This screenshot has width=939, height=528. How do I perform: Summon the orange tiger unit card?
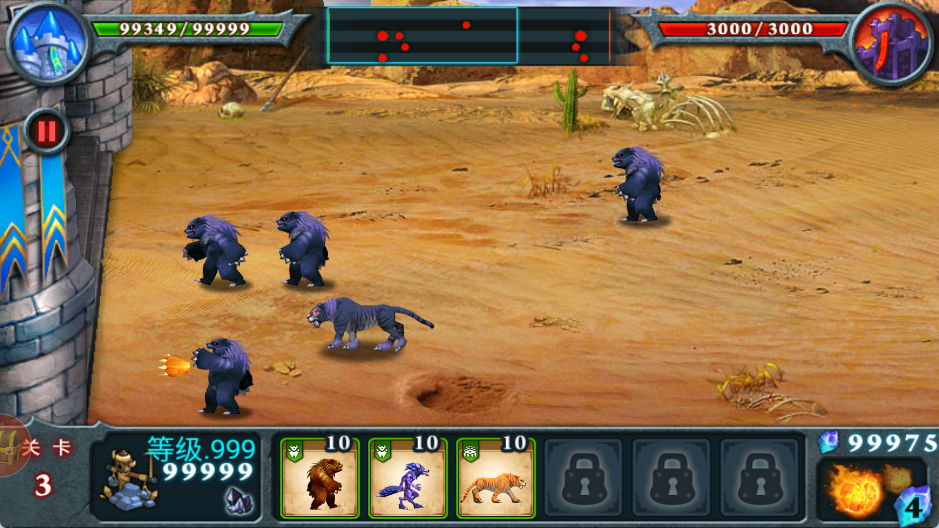(495, 479)
